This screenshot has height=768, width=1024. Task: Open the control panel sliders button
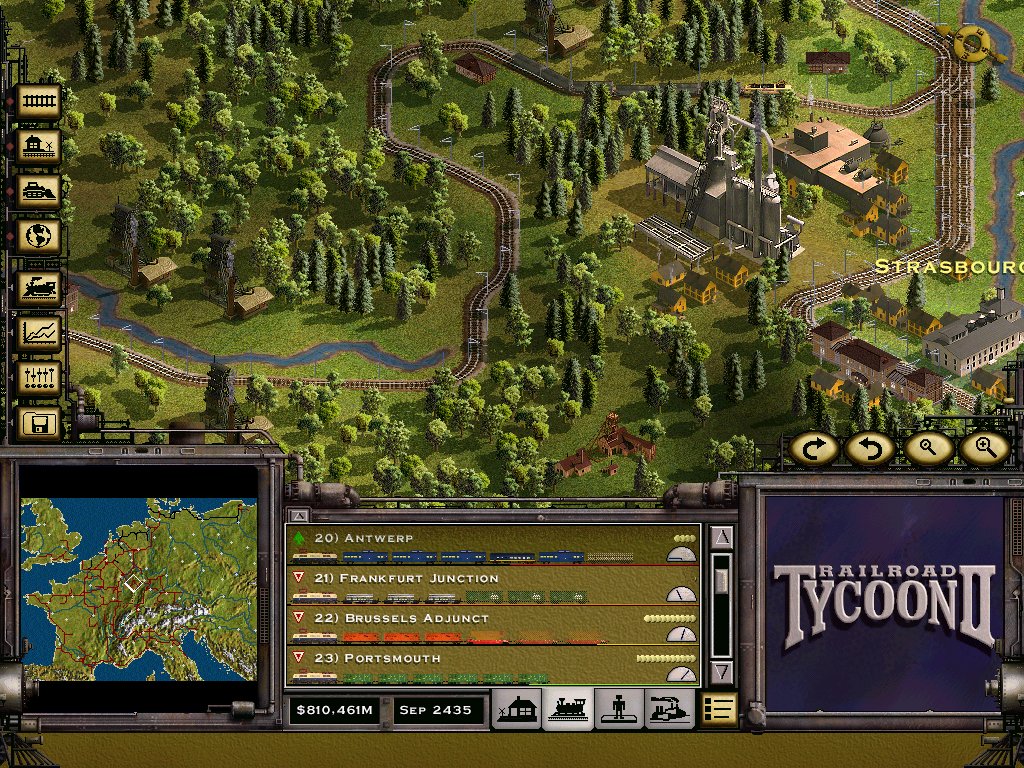pos(39,378)
